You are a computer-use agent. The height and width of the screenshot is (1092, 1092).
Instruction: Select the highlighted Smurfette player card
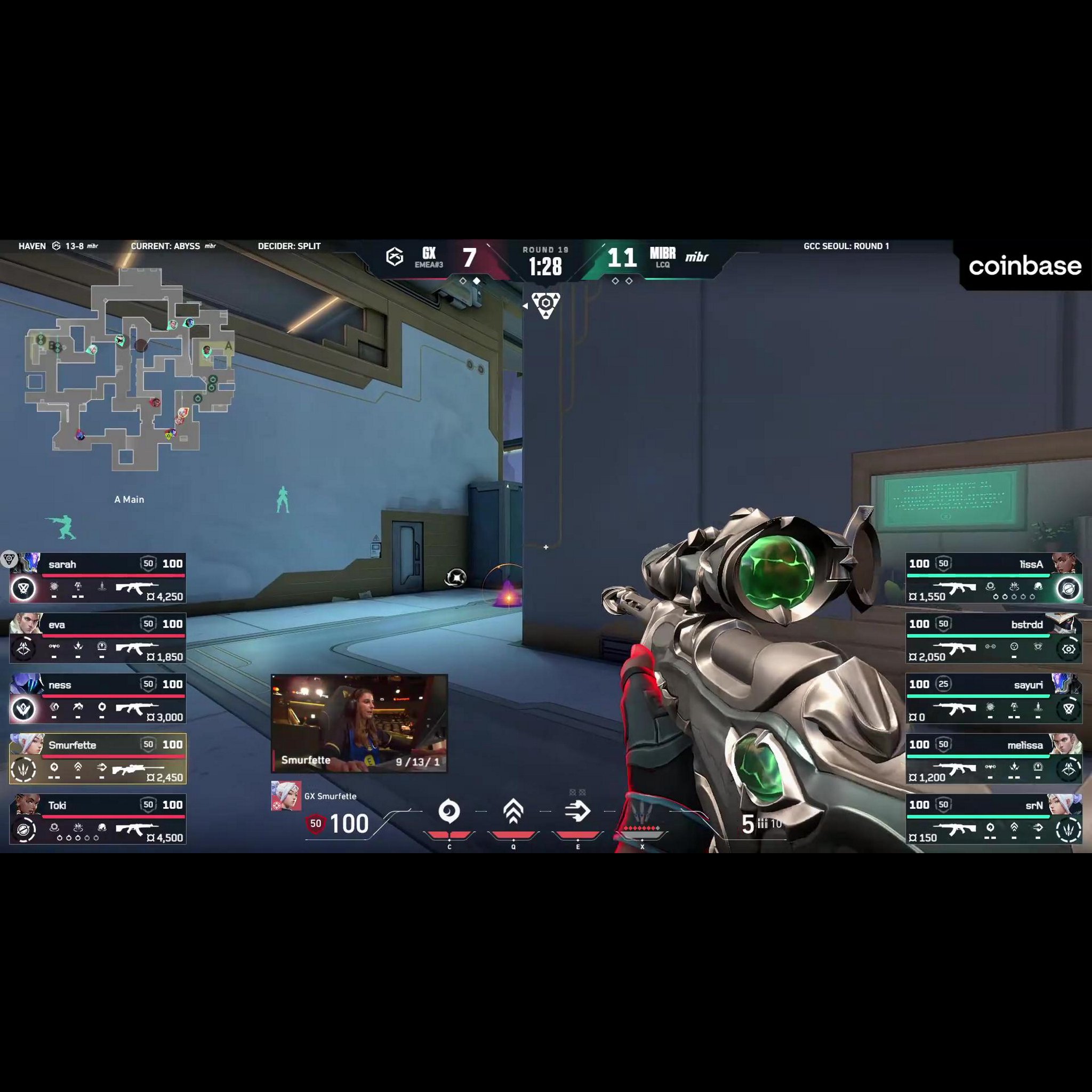click(x=98, y=759)
